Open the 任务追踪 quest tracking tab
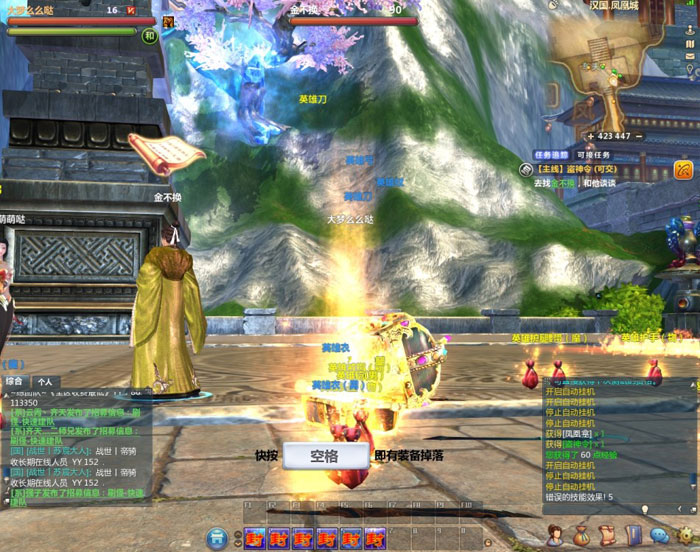The image size is (700, 552). click(x=551, y=155)
